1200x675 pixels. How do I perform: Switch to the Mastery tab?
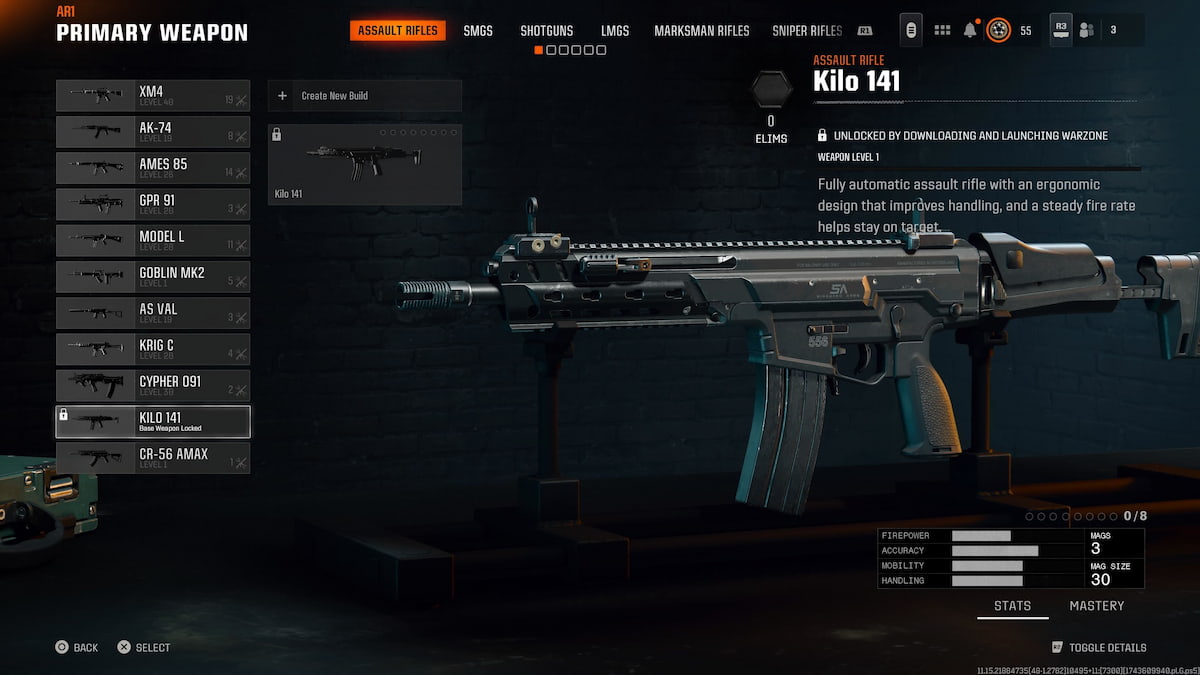tap(1096, 606)
